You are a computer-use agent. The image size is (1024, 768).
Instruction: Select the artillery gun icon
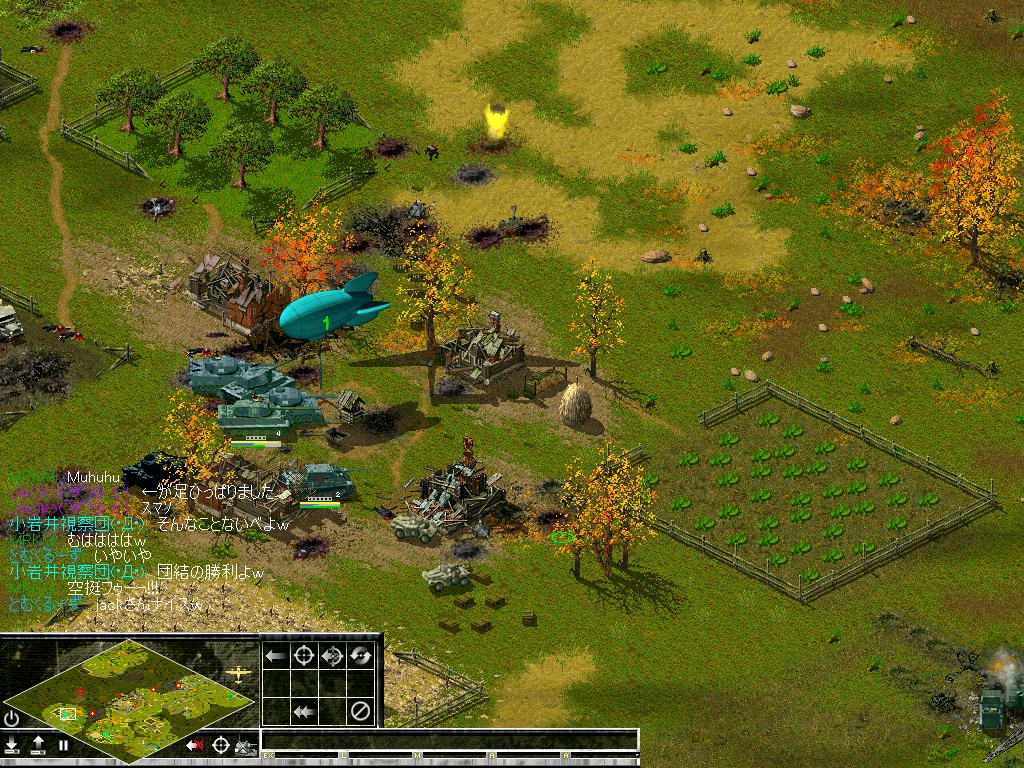click(x=245, y=746)
